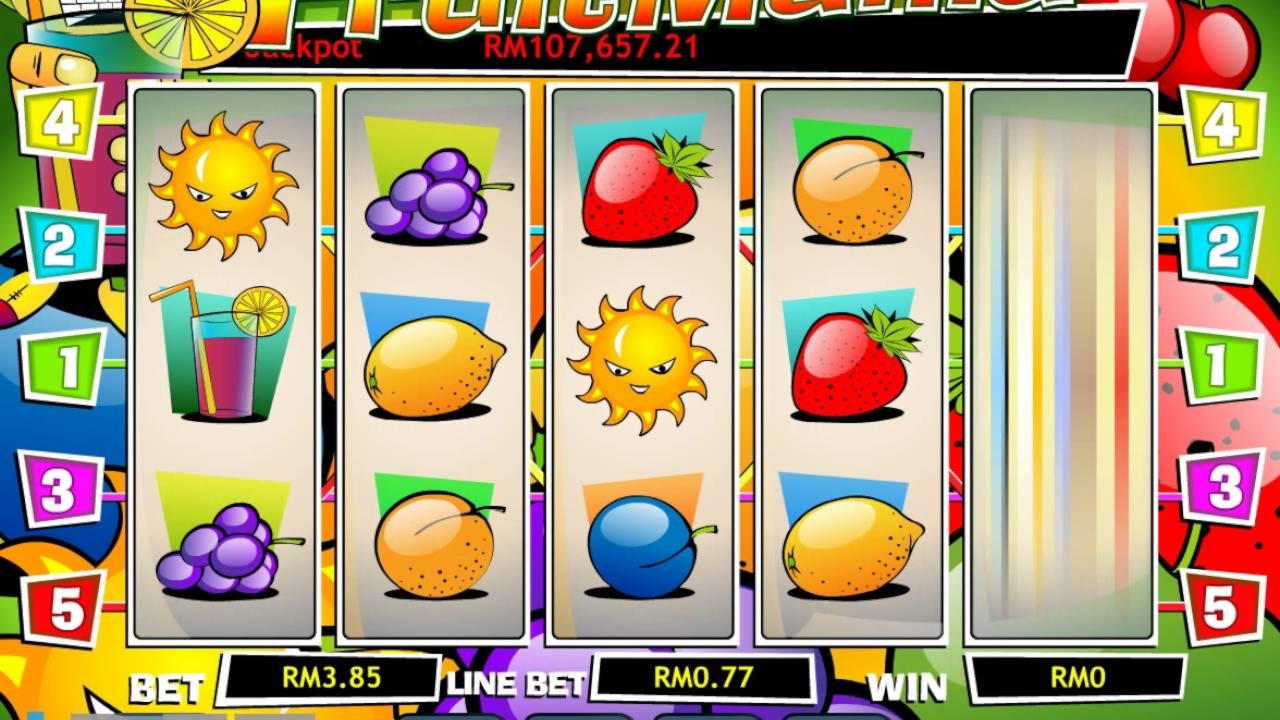
Task: Pick the purple payline 3 marker on the left
Action: point(61,489)
